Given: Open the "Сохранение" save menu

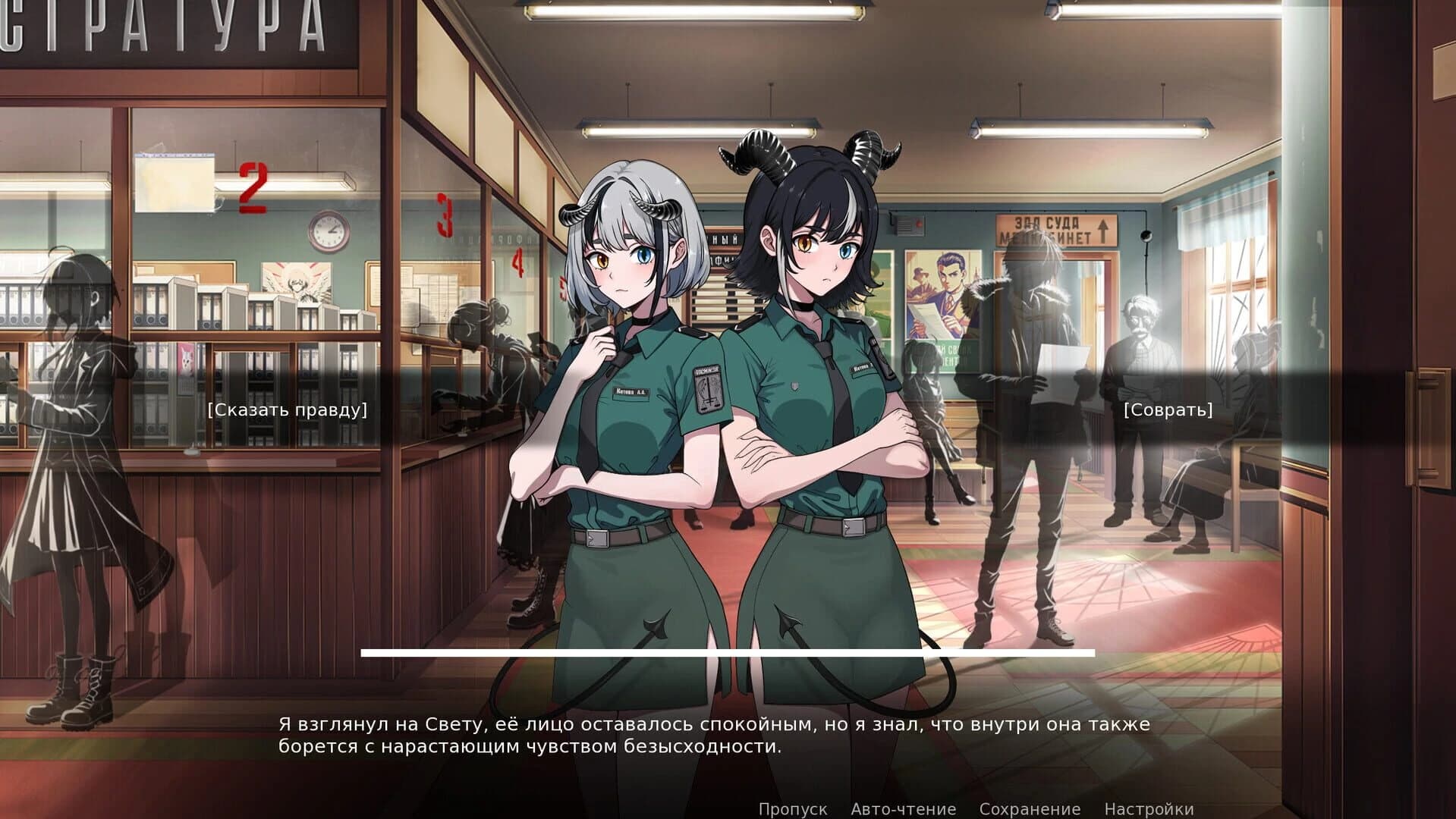Looking at the screenshot, I should coord(1030,808).
